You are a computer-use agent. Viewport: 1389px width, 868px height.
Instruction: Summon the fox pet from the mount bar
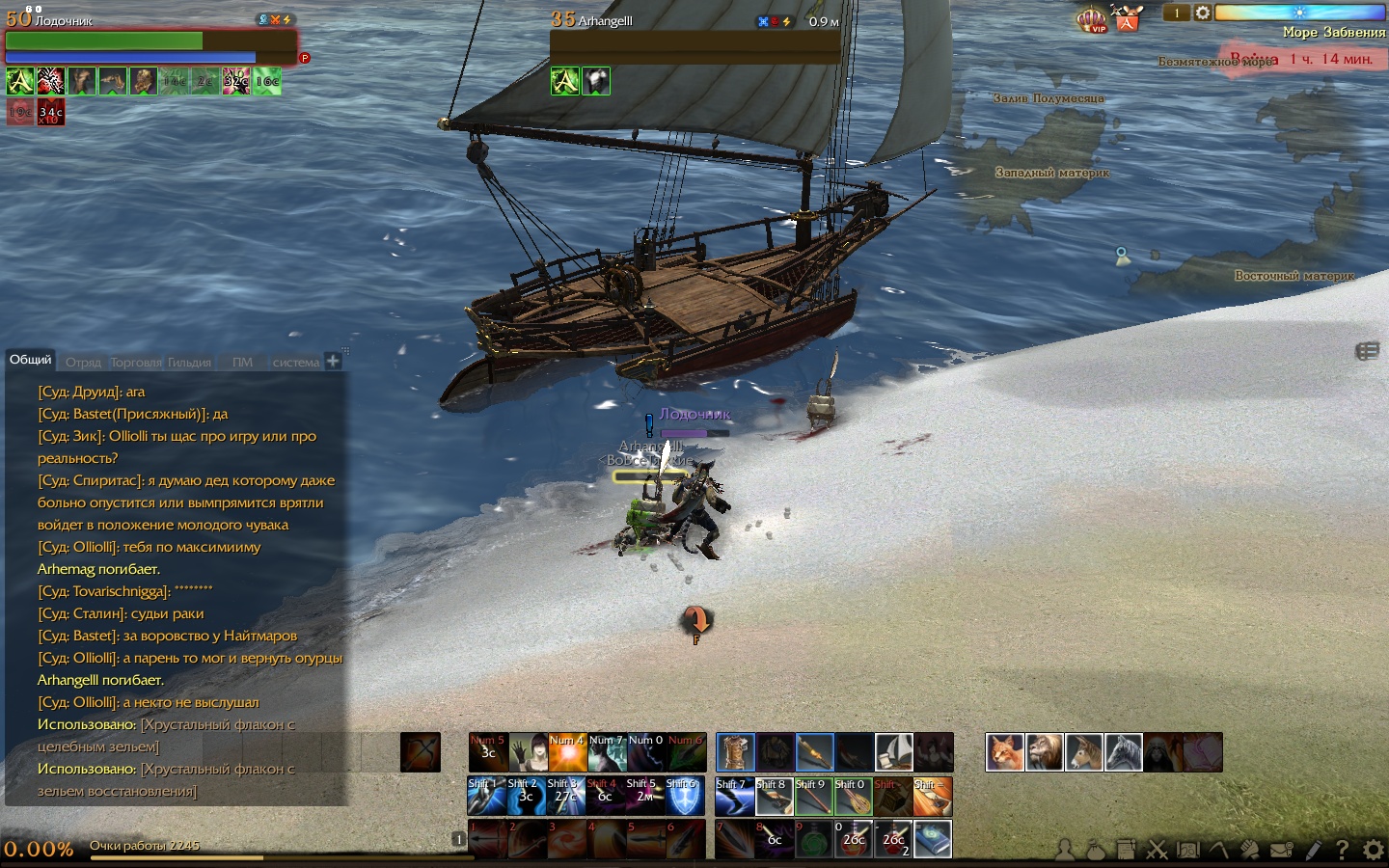tap(1004, 752)
